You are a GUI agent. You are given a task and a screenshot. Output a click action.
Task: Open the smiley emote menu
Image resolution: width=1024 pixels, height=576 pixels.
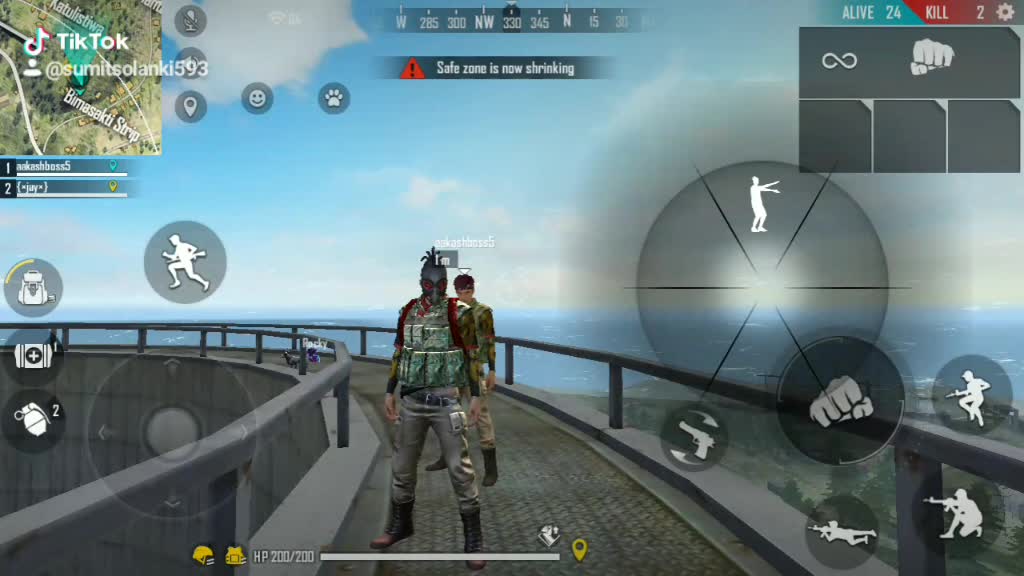click(257, 98)
